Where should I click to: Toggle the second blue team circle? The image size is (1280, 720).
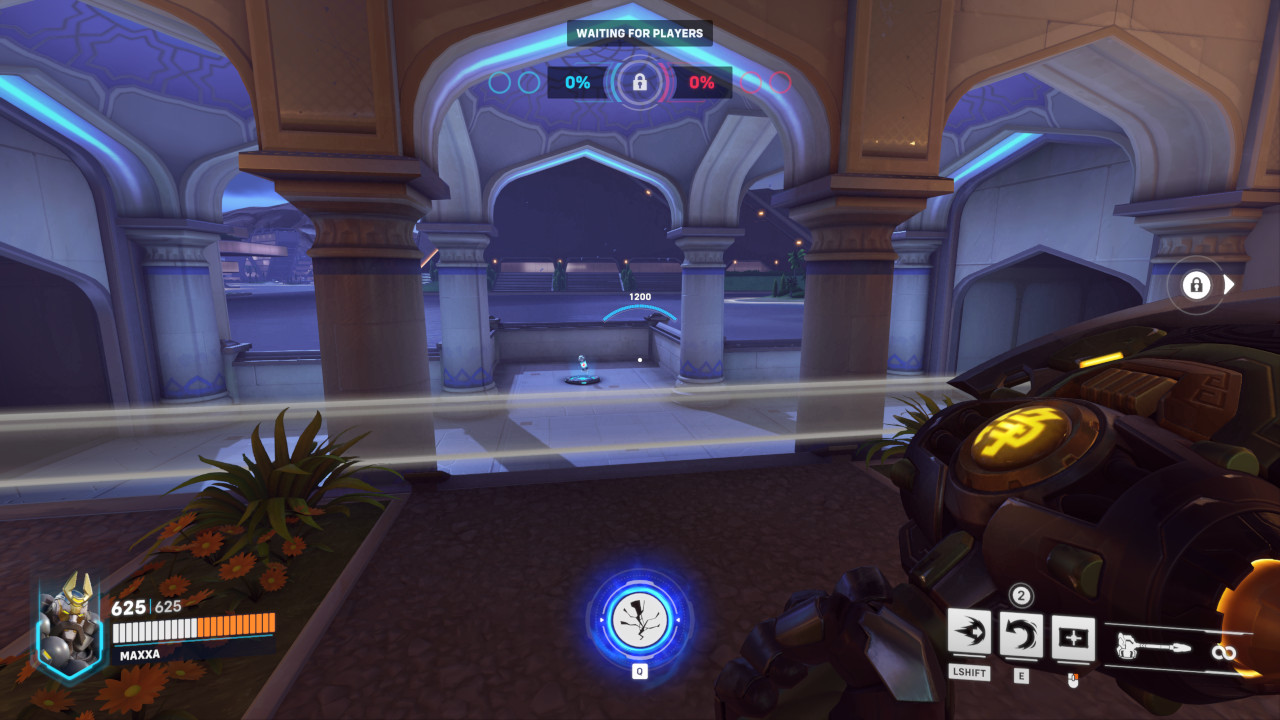527,82
